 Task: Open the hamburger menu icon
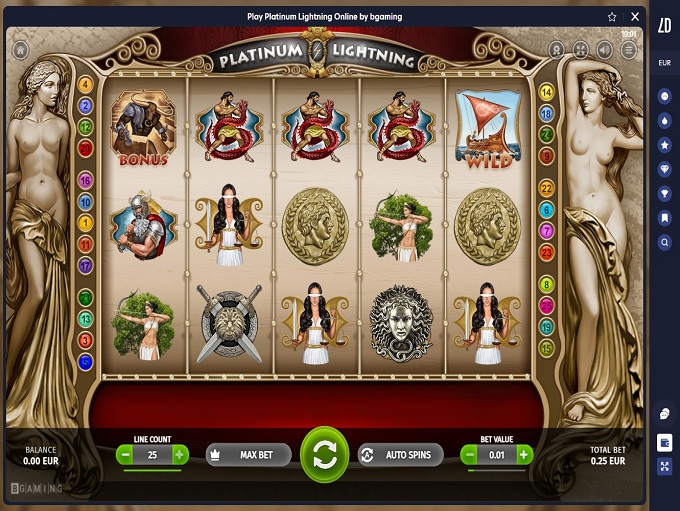click(x=629, y=49)
